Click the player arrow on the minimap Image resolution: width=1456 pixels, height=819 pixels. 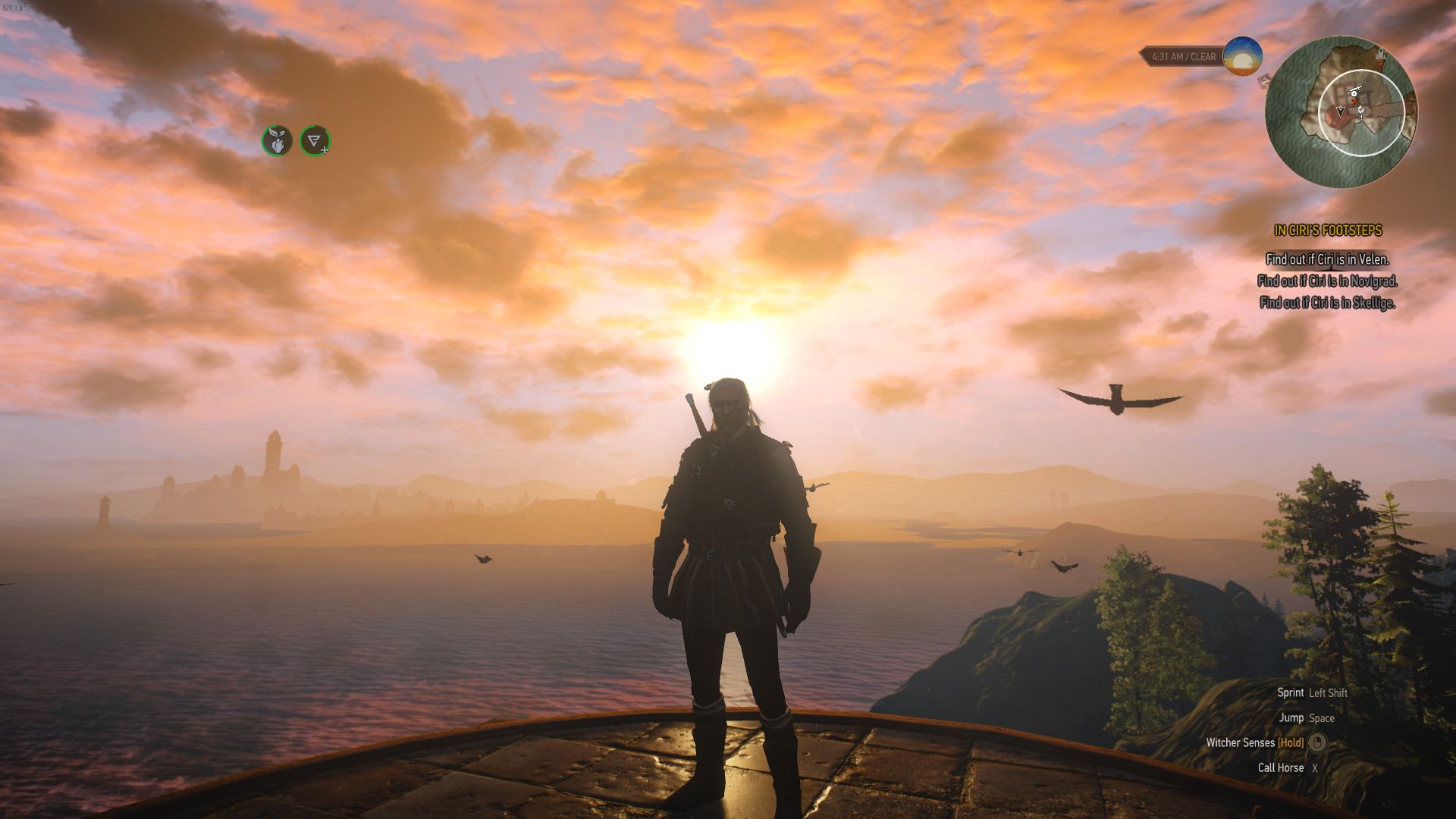point(1341,111)
